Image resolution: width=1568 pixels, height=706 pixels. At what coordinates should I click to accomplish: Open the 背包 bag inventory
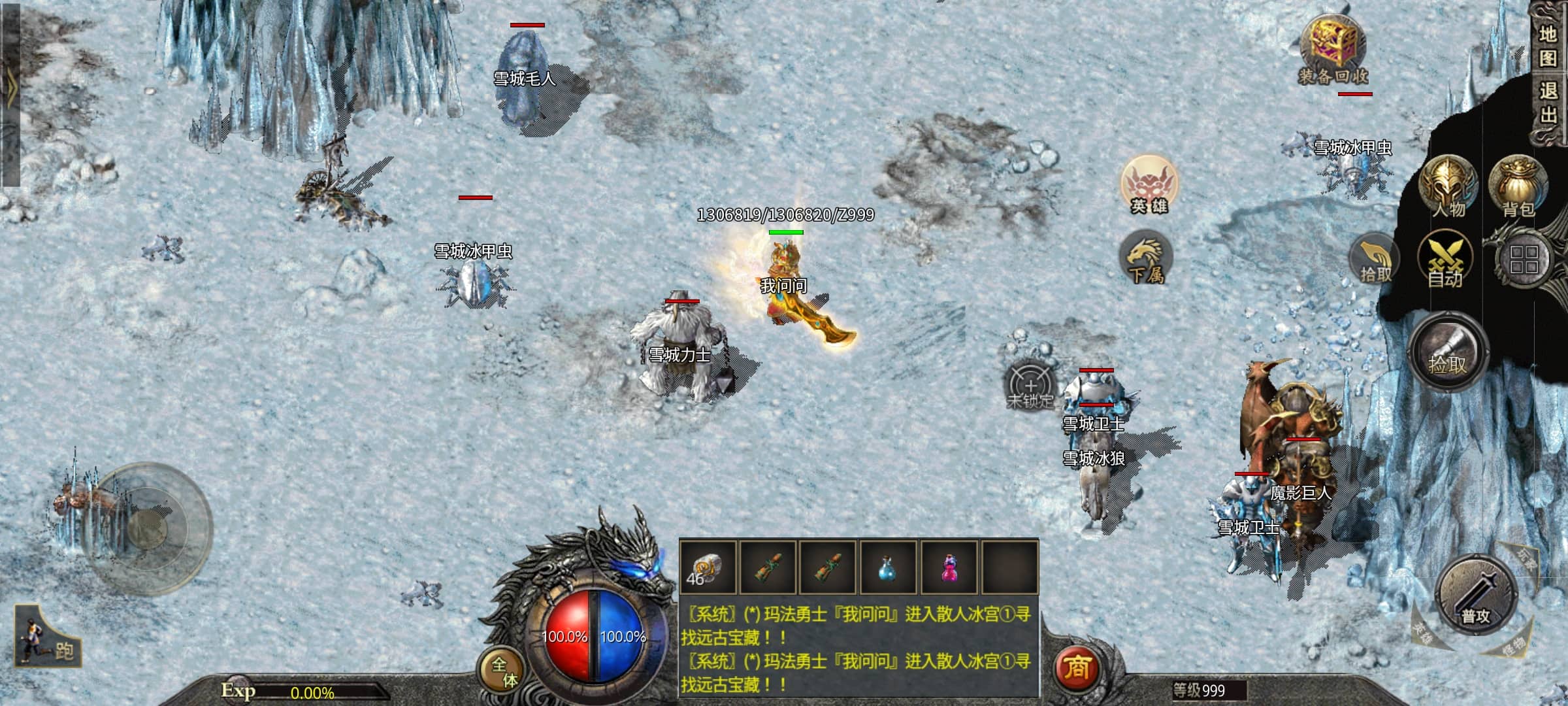[x=1518, y=188]
